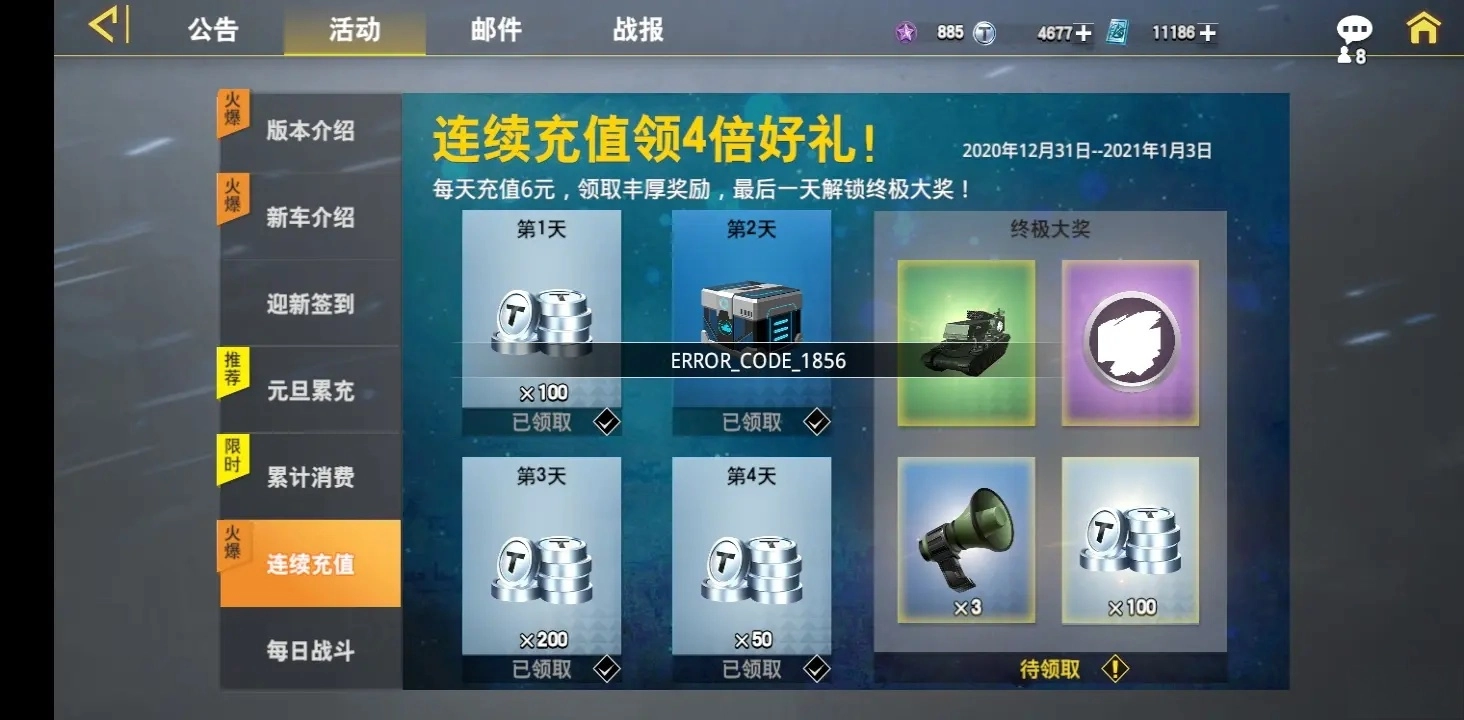
Task: Select 元旦累充 in the sidebar
Action: [308, 391]
